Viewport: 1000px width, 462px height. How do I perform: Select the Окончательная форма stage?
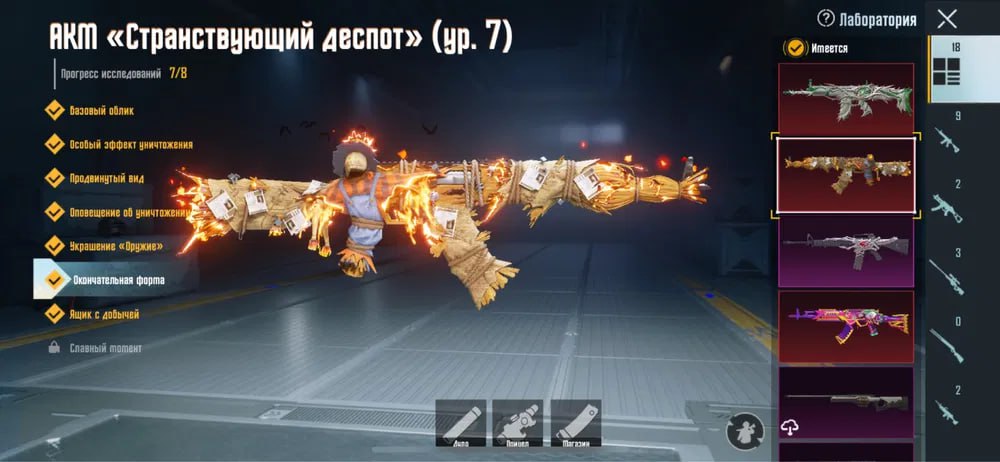click(x=116, y=280)
